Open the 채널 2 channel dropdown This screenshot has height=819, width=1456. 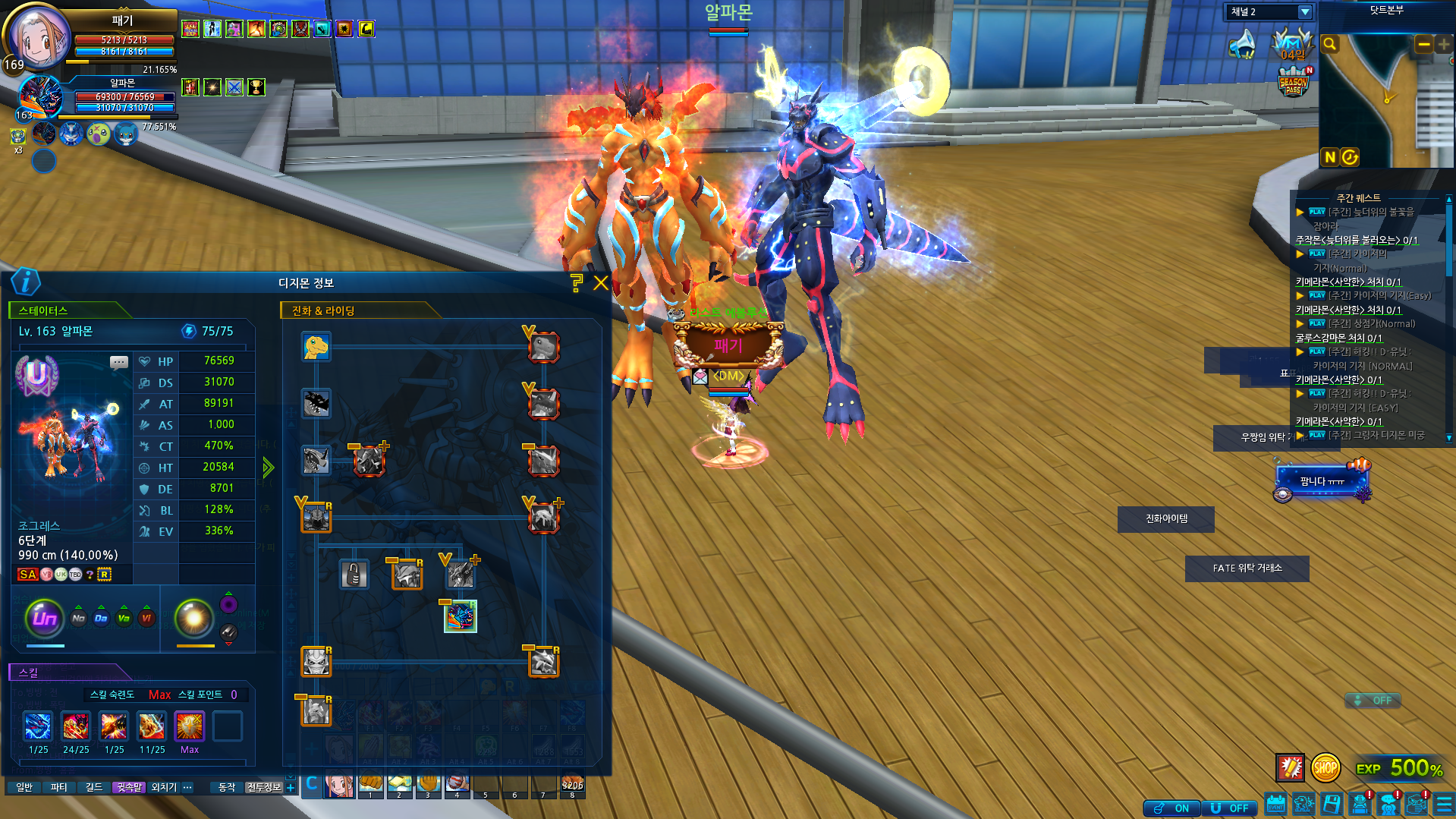pyautogui.click(x=1304, y=12)
